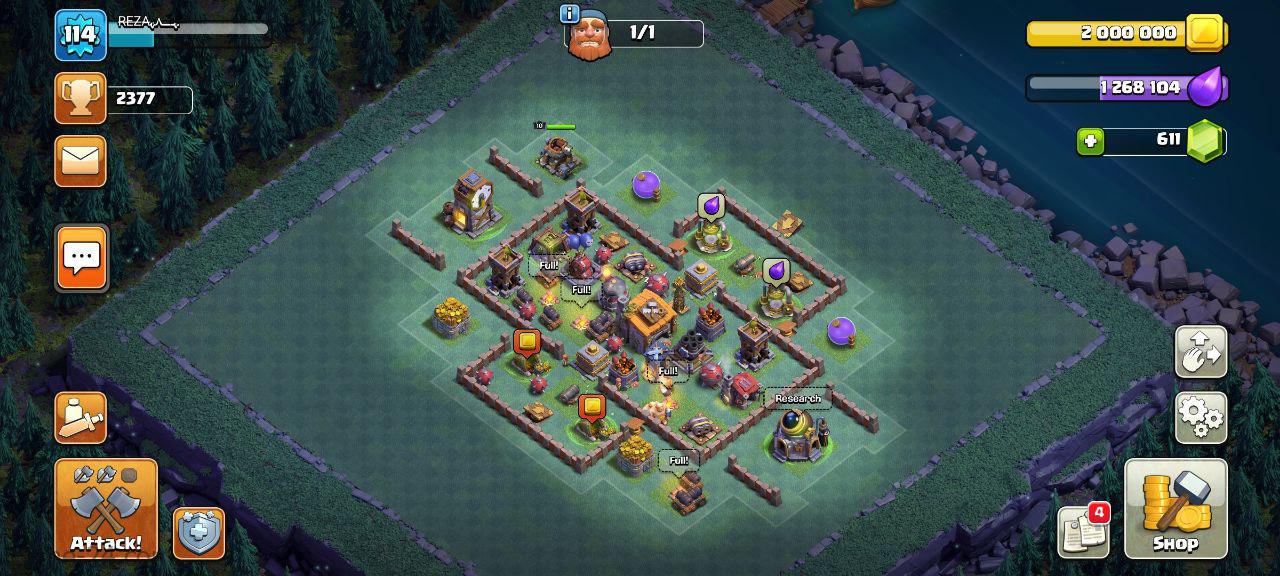Open the army sword and potion button
Viewport: 1280px width, 576px height.
tap(80, 417)
